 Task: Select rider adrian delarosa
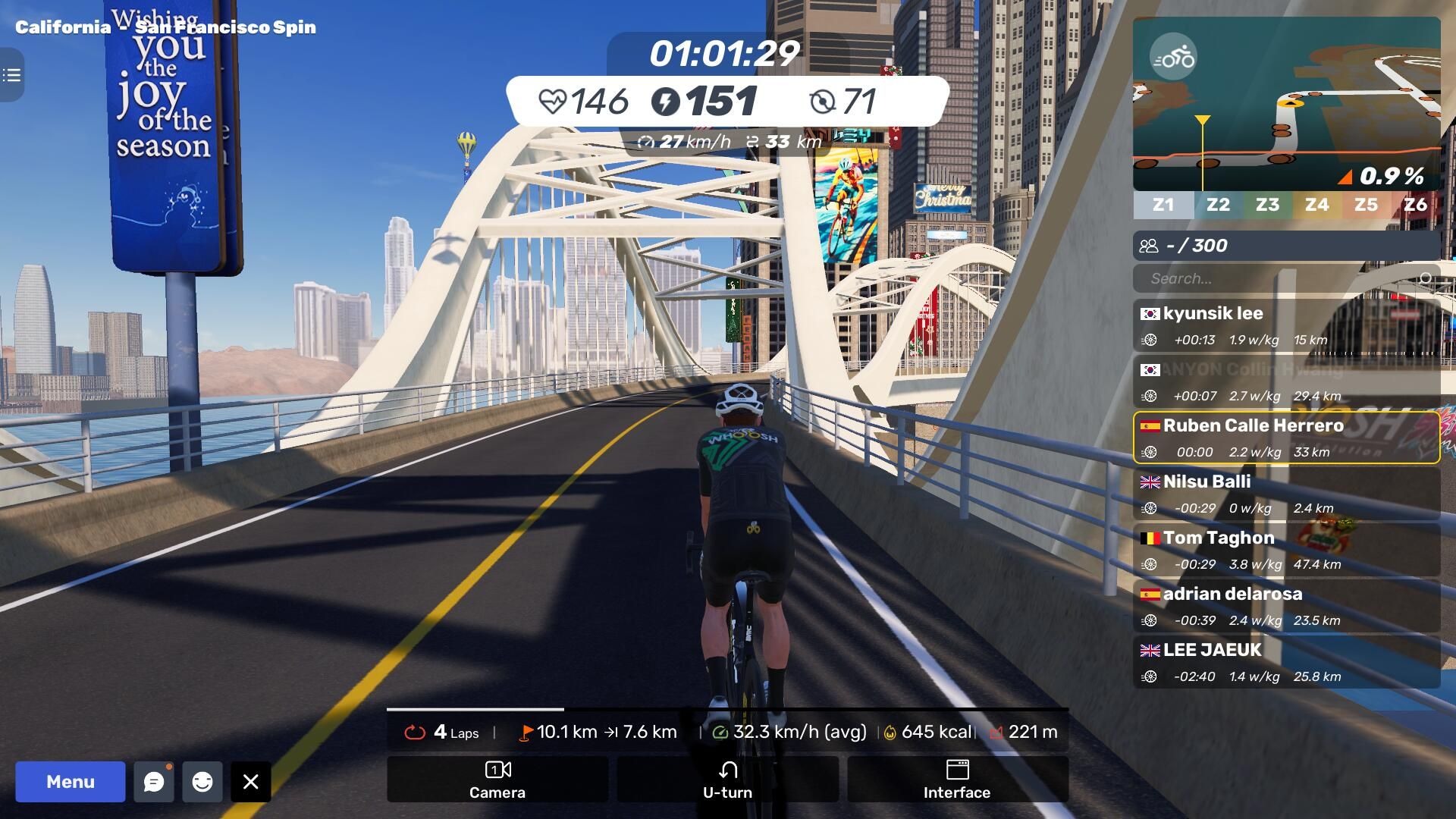click(1286, 606)
